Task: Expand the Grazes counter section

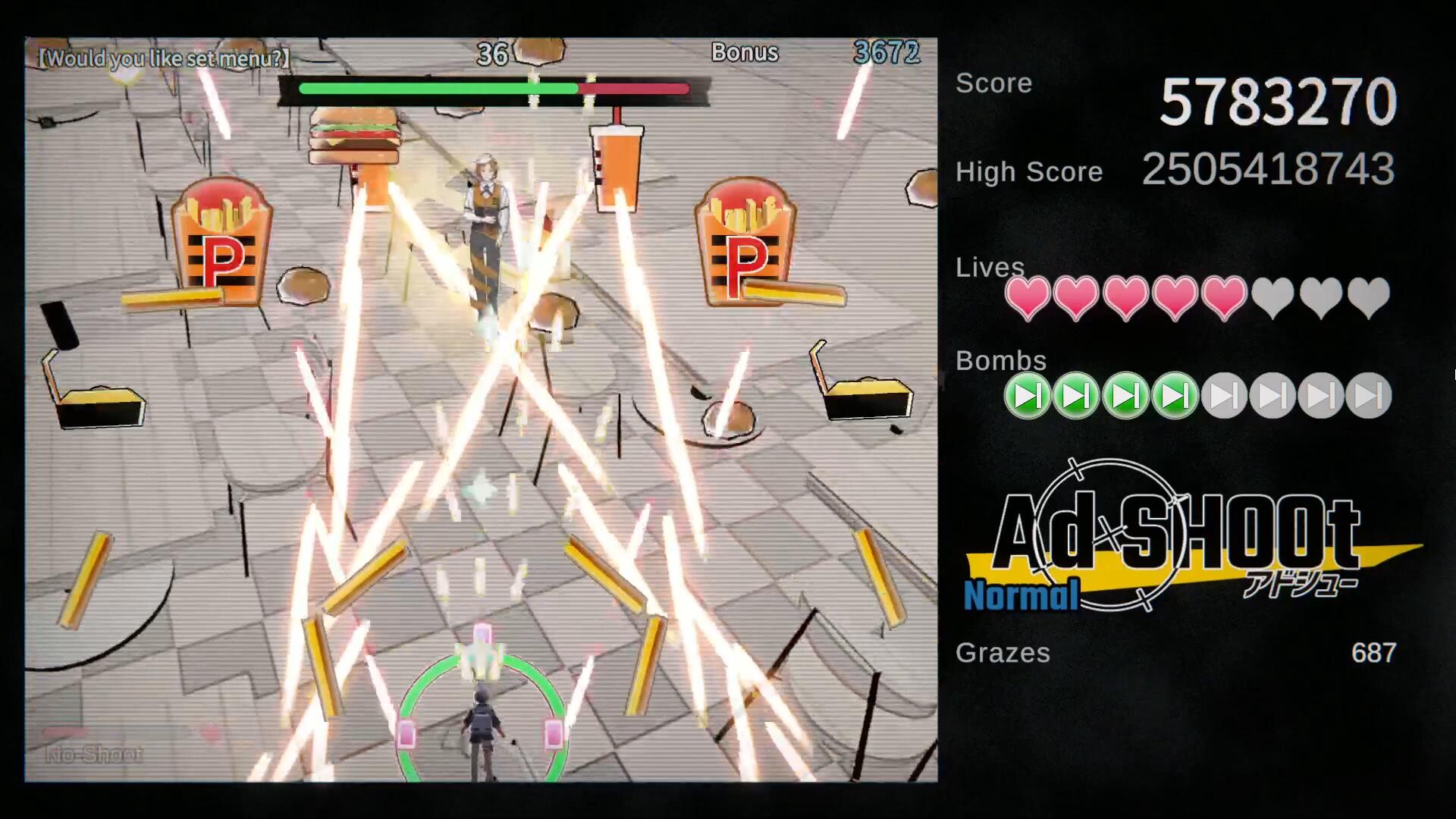Action: (1003, 653)
